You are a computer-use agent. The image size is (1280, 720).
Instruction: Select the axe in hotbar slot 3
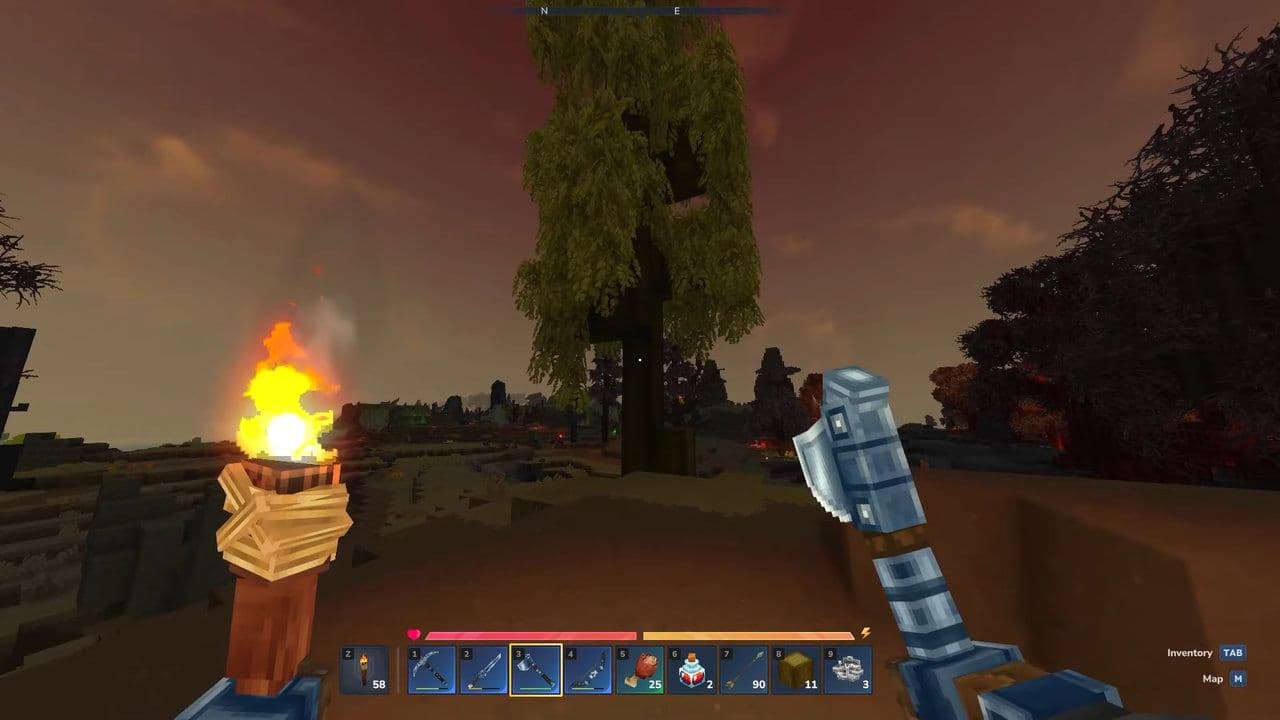click(x=534, y=668)
